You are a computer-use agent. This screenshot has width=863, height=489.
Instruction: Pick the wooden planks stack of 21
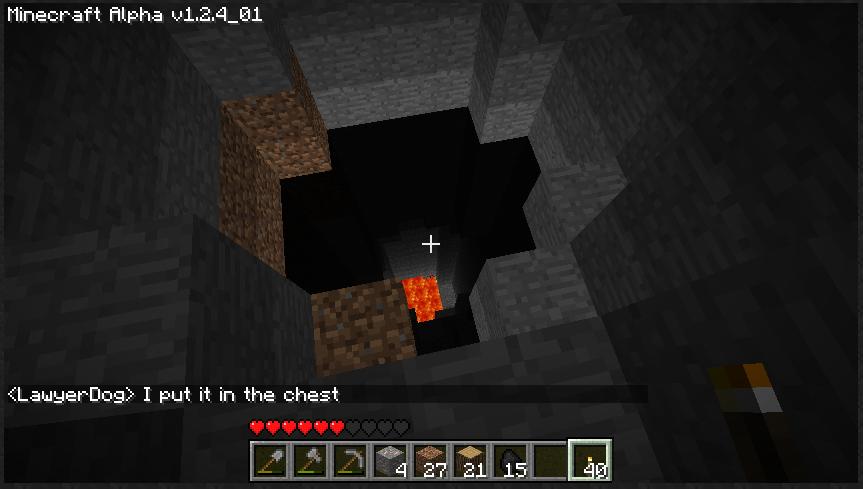pyautogui.click(x=469, y=460)
